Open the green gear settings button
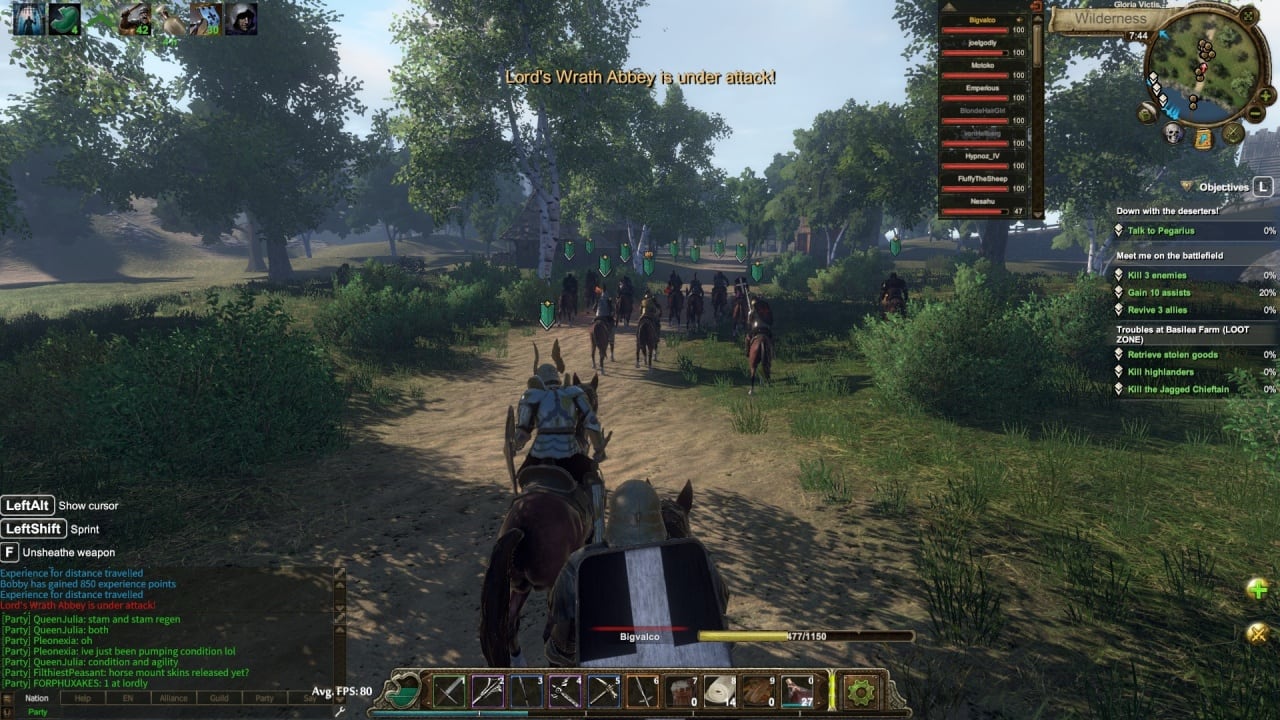Screen dimensions: 1280x720 860,691
